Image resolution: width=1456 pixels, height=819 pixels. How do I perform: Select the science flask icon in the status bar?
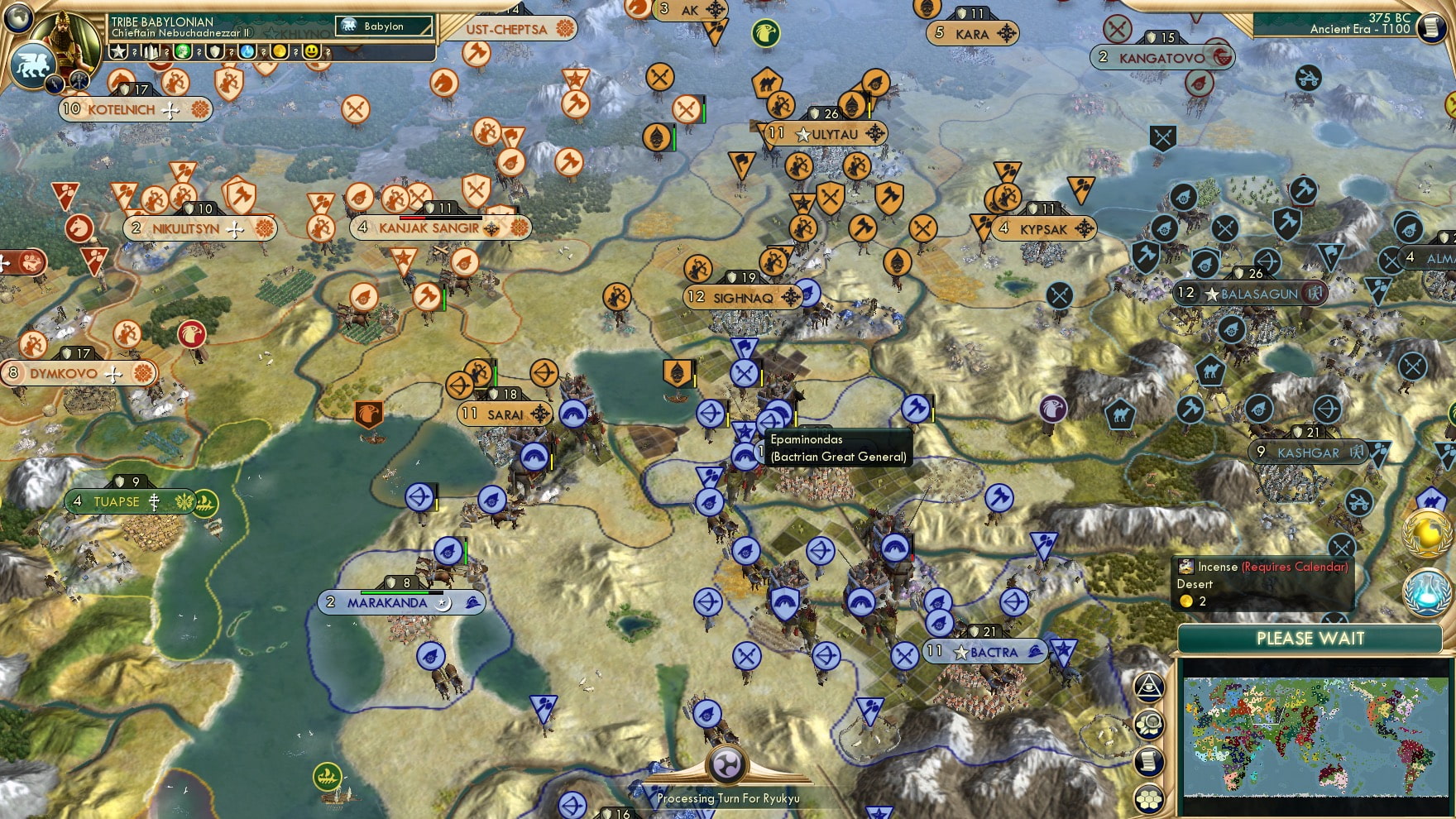coord(246,51)
